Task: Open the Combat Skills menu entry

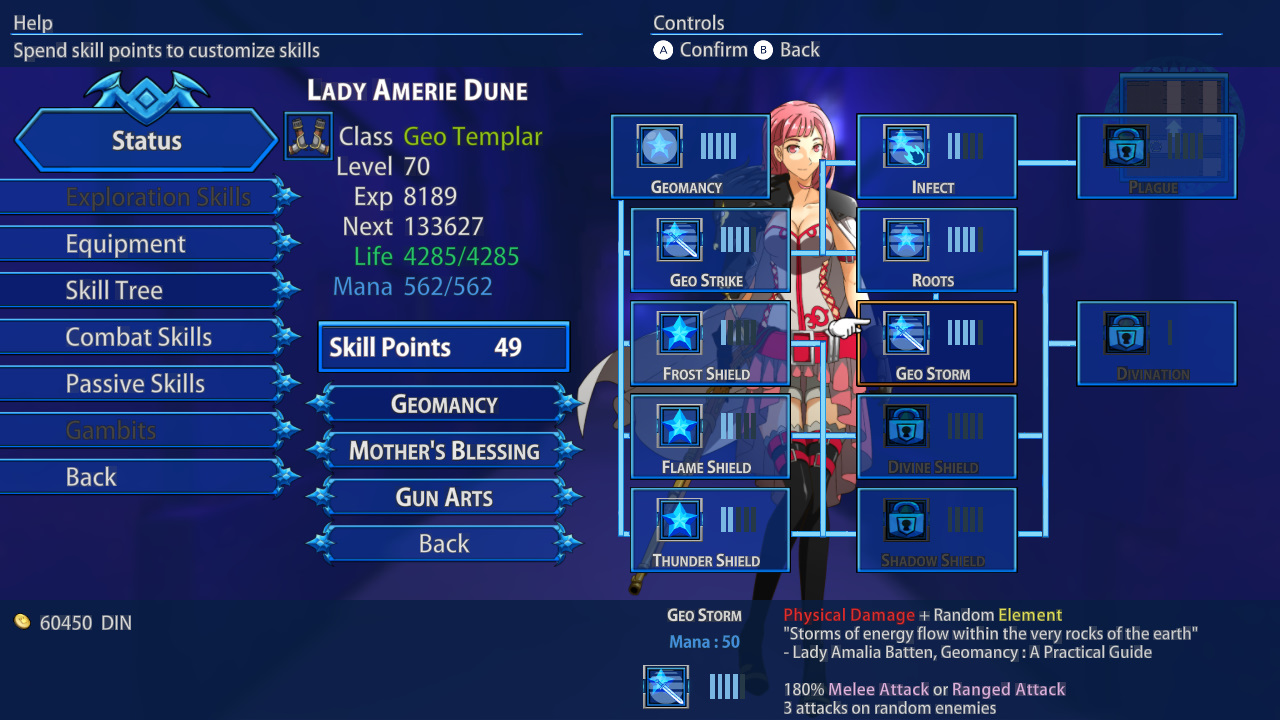Action: pos(139,336)
